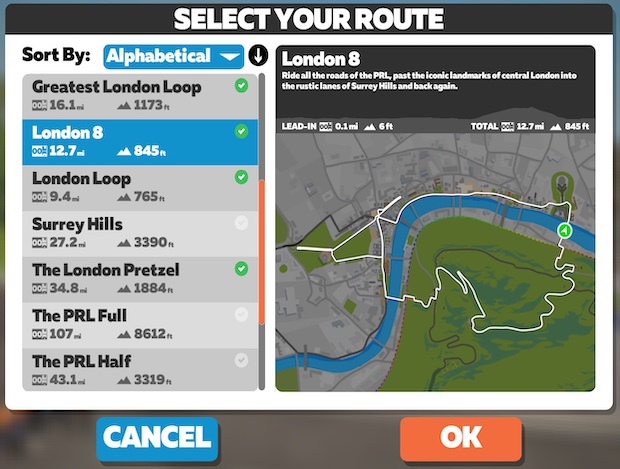Viewport: 620px width, 469px height.
Task: Confirm the route with OK
Action: pos(460,437)
